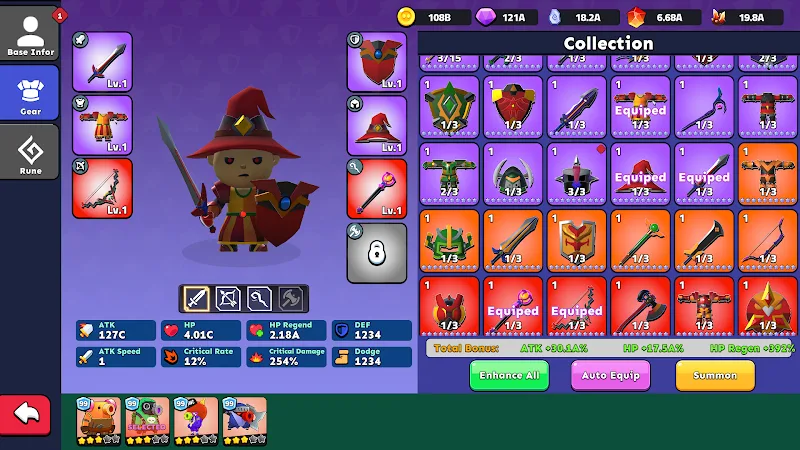Image resolution: width=800 pixels, height=450 pixels.
Task: Switch to the Gear tab
Action: coord(30,93)
